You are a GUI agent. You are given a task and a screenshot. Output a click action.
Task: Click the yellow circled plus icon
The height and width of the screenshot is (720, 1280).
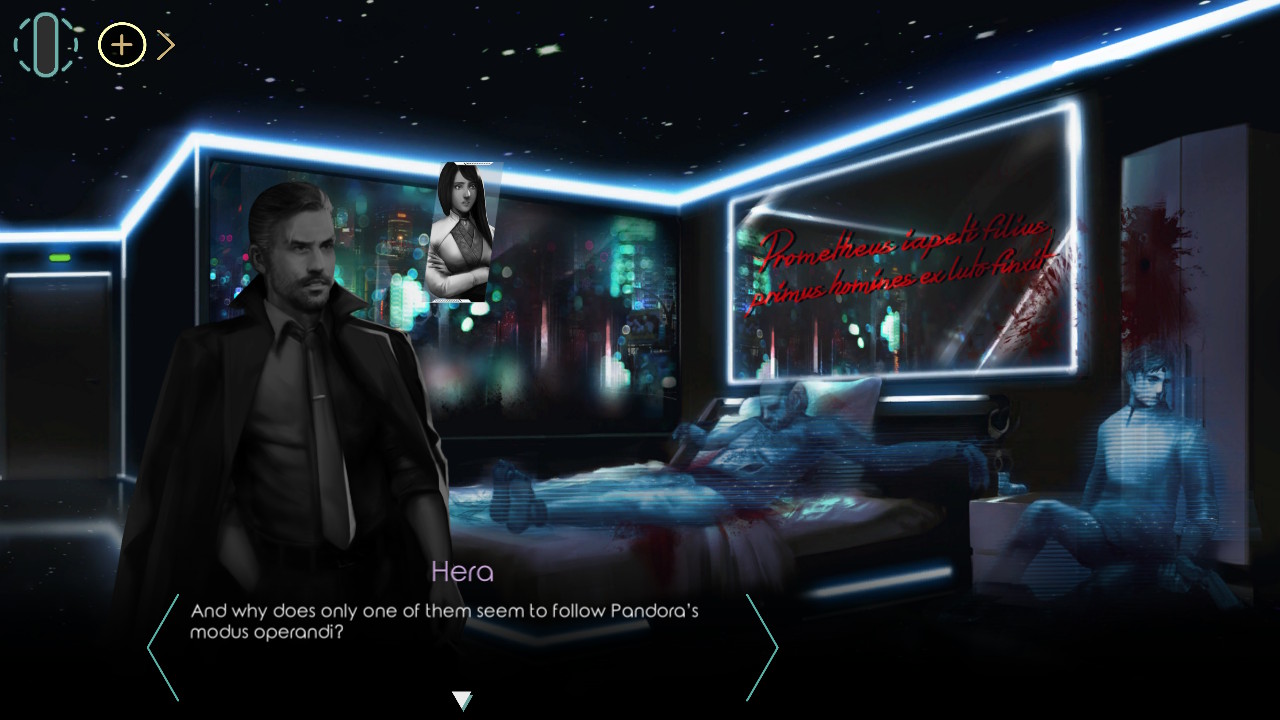point(122,45)
